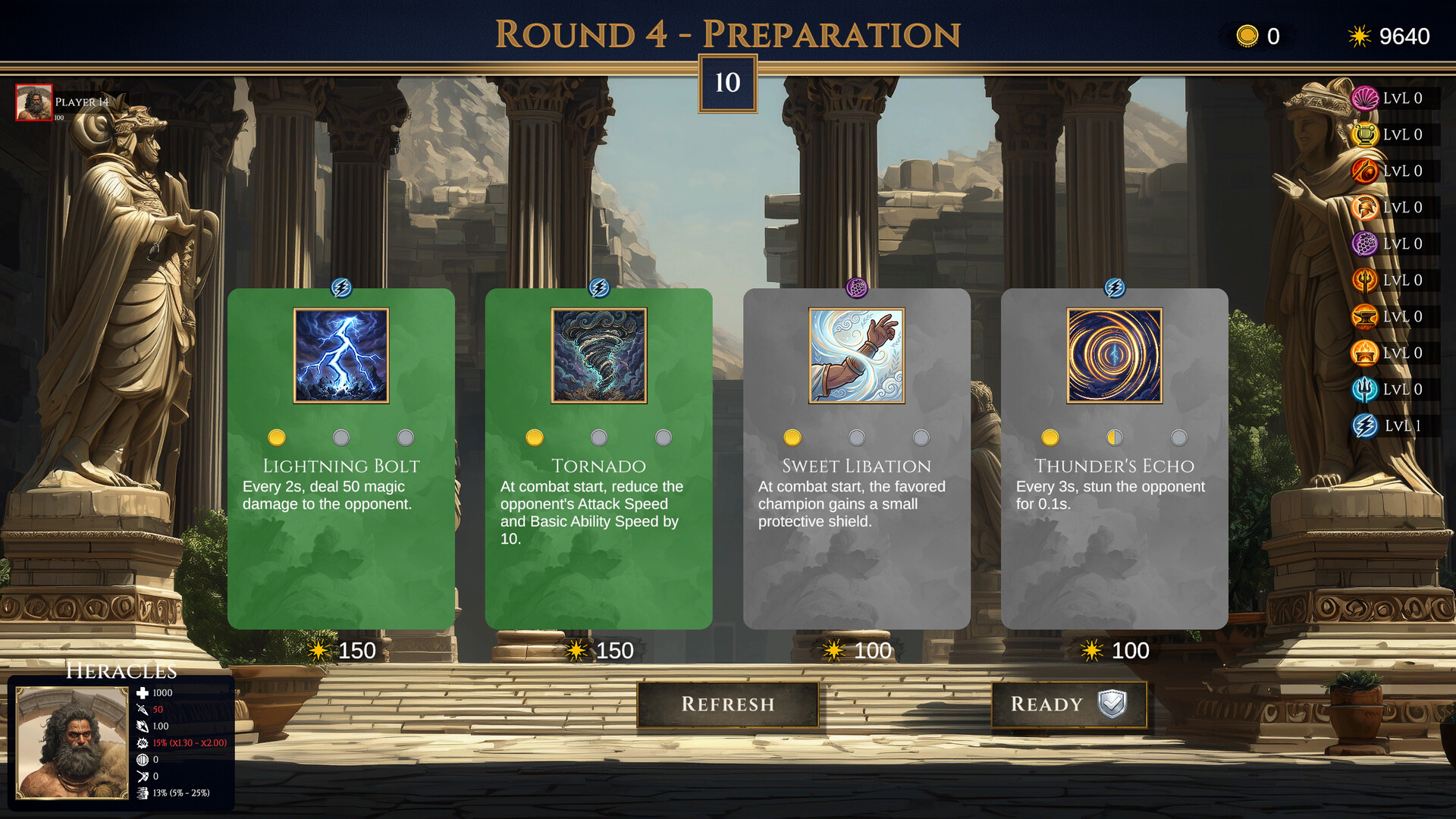Click the flaming brazier icon near LvL 0
Image resolution: width=1456 pixels, height=819 pixels.
coord(1365,353)
